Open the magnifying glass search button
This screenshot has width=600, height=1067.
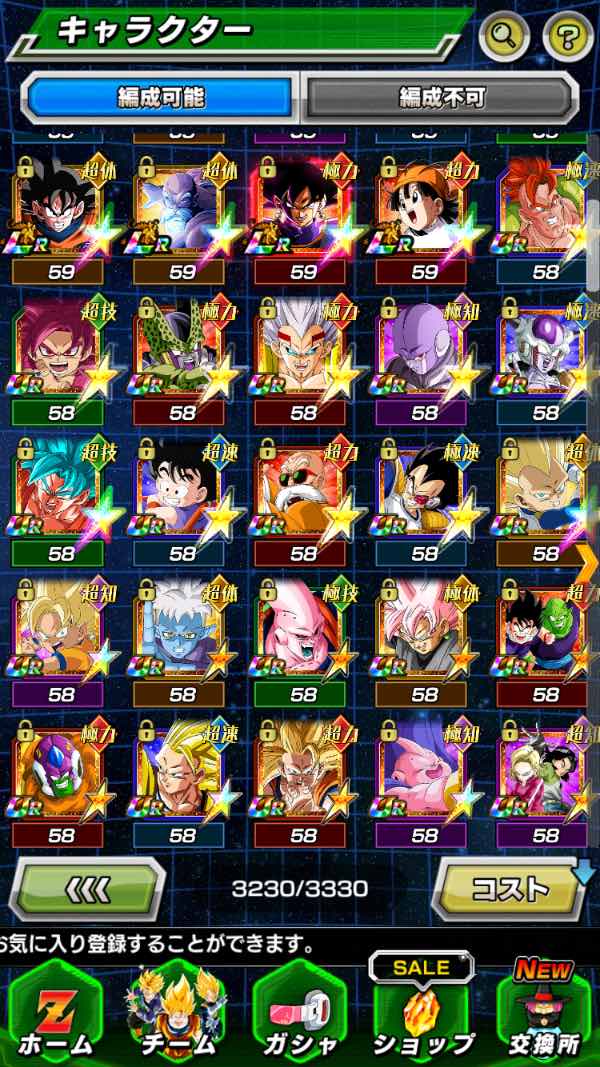pyautogui.click(x=504, y=37)
